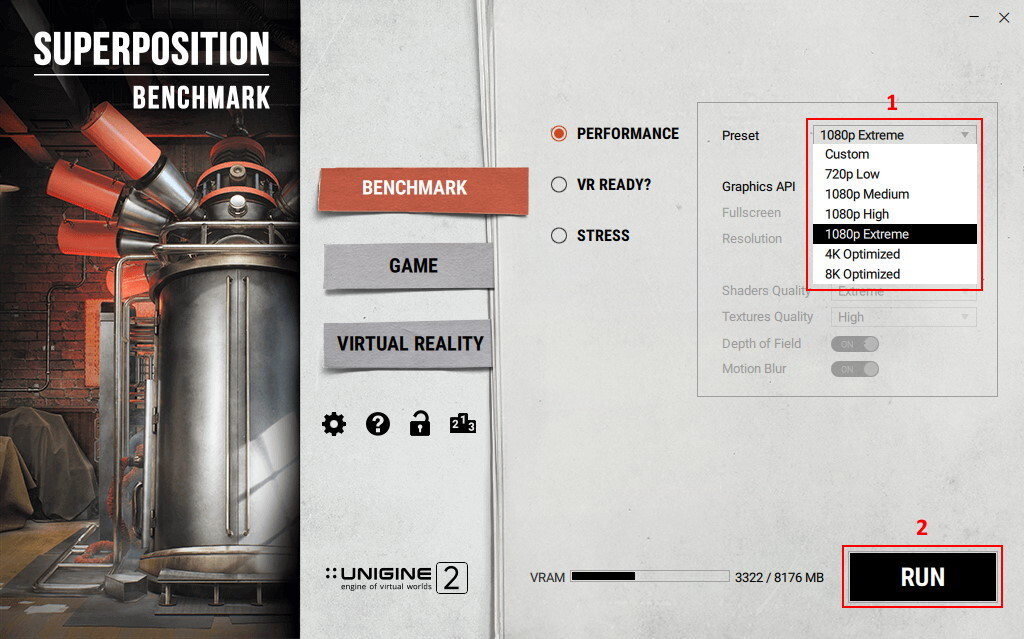The height and width of the screenshot is (639, 1024).
Task: Choose the 1080p High preset
Action: [856, 214]
